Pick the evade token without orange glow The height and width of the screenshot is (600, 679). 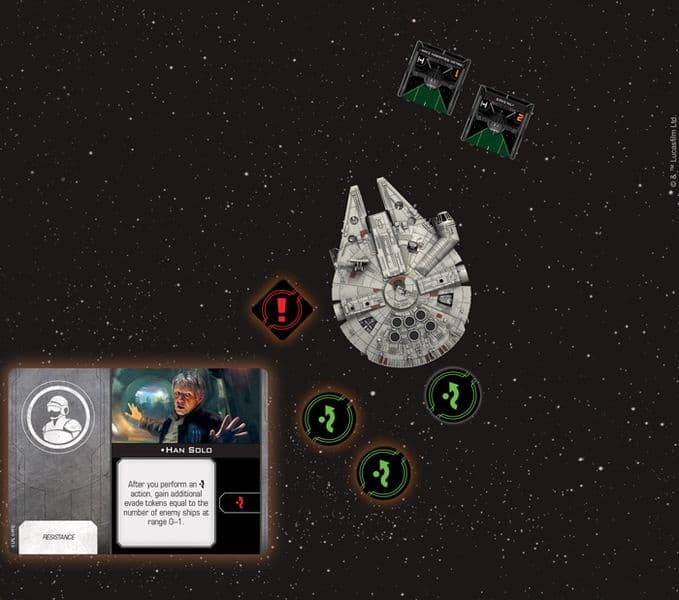[x=453, y=394]
